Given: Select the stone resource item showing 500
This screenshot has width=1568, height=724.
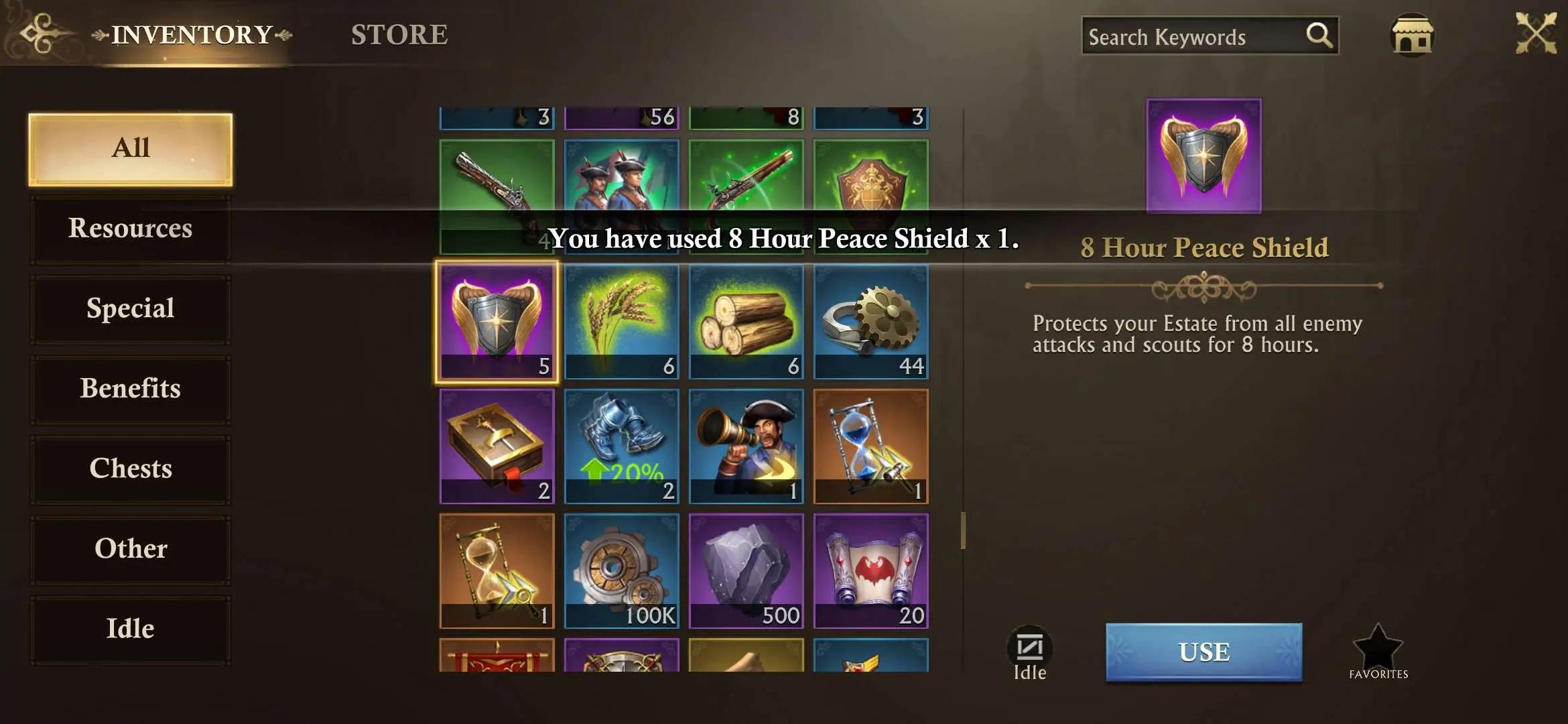Looking at the screenshot, I should pos(746,570).
